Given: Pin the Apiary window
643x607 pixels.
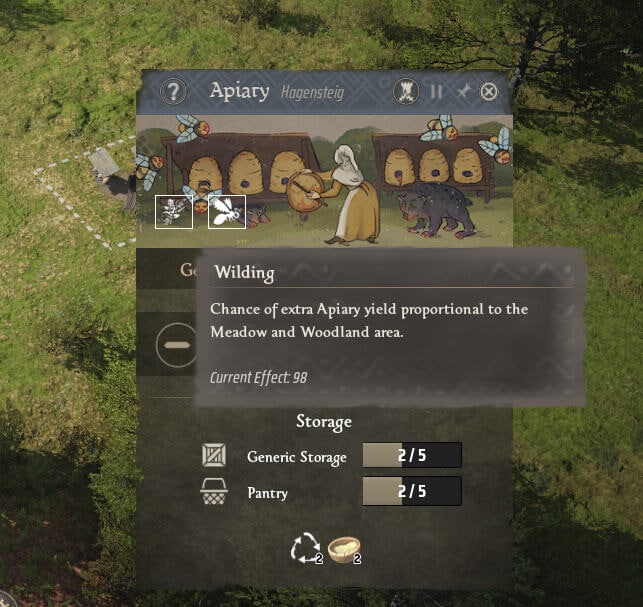Looking at the screenshot, I should click(x=462, y=92).
